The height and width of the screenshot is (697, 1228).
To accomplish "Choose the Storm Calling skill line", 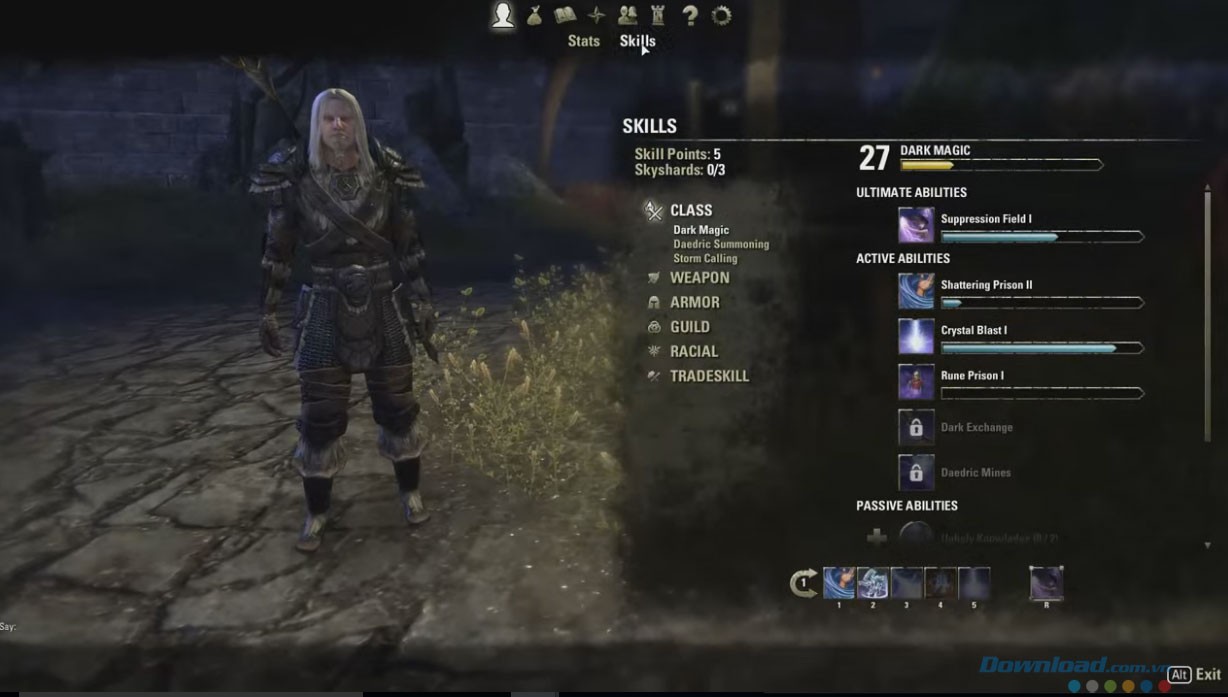I will coord(705,258).
